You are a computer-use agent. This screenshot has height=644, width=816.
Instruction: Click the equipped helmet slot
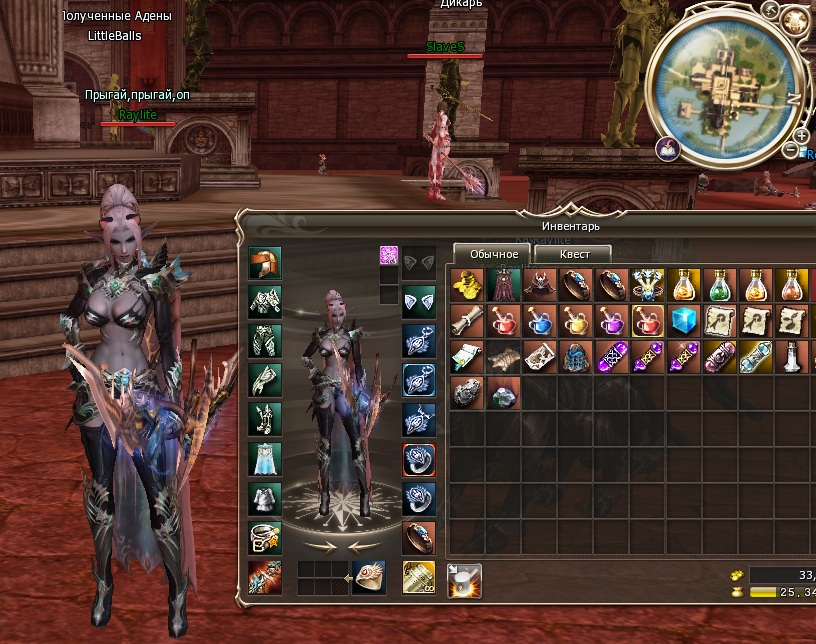click(265, 264)
